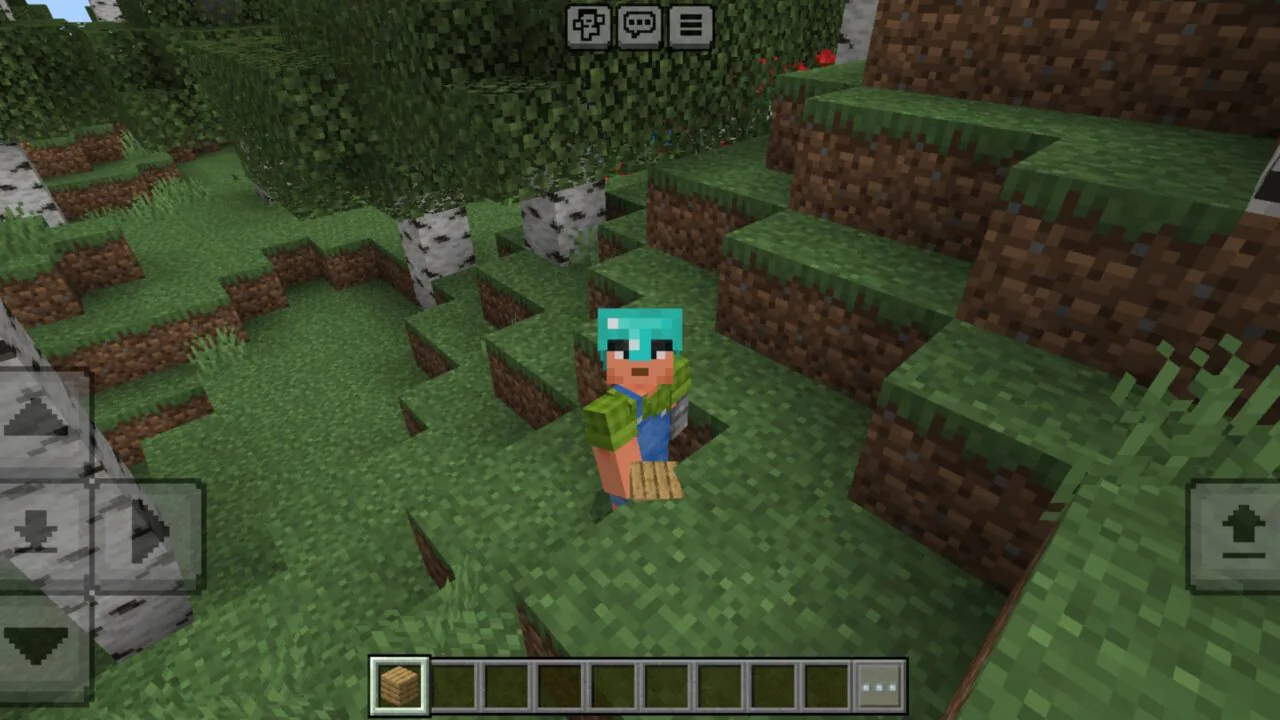Select the oak planks in hotbar slot one
The width and height of the screenshot is (1280, 720).
[x=399, y=681]
